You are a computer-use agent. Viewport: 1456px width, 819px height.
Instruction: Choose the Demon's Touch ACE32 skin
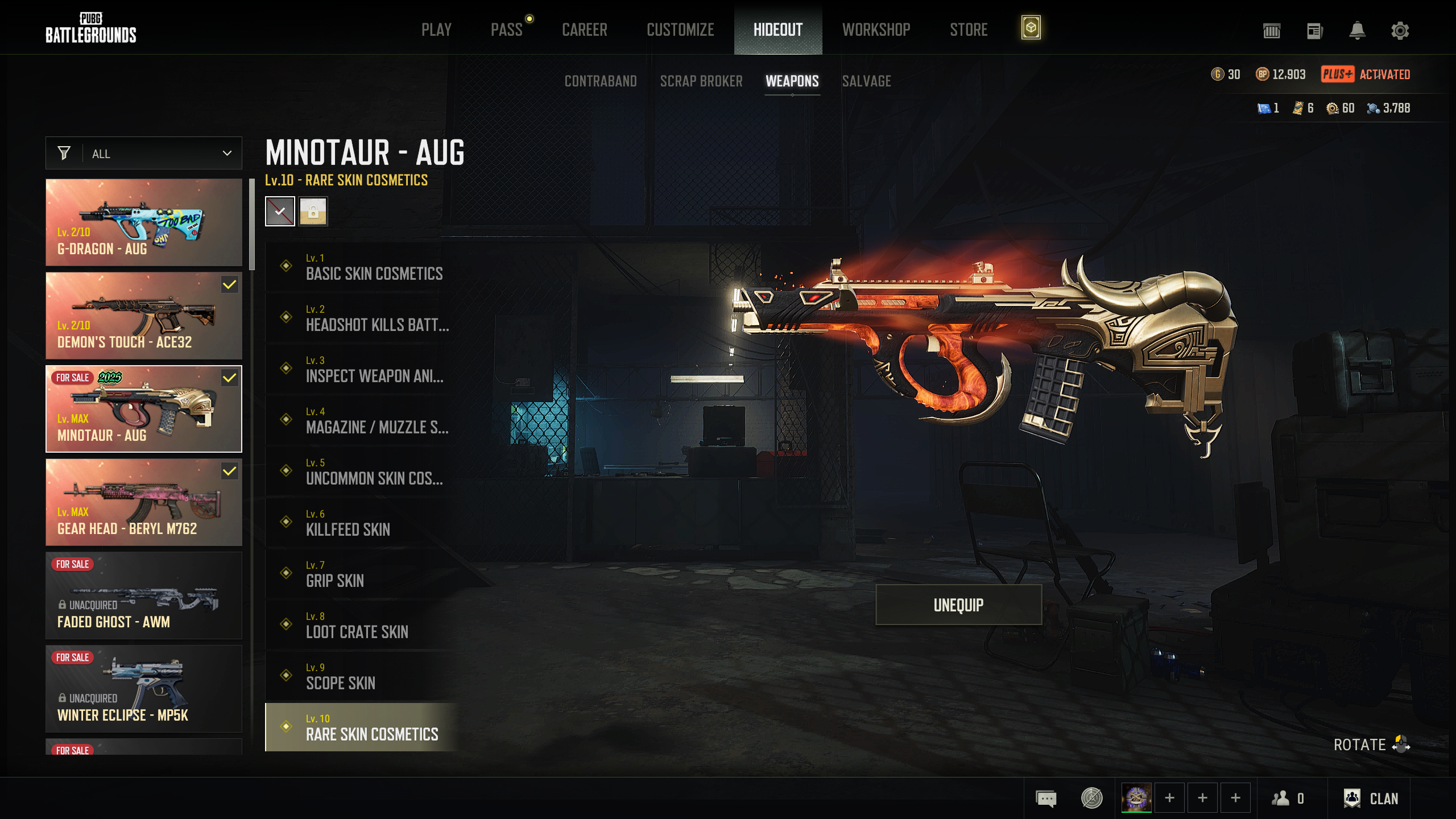click(x=144, y=316)
